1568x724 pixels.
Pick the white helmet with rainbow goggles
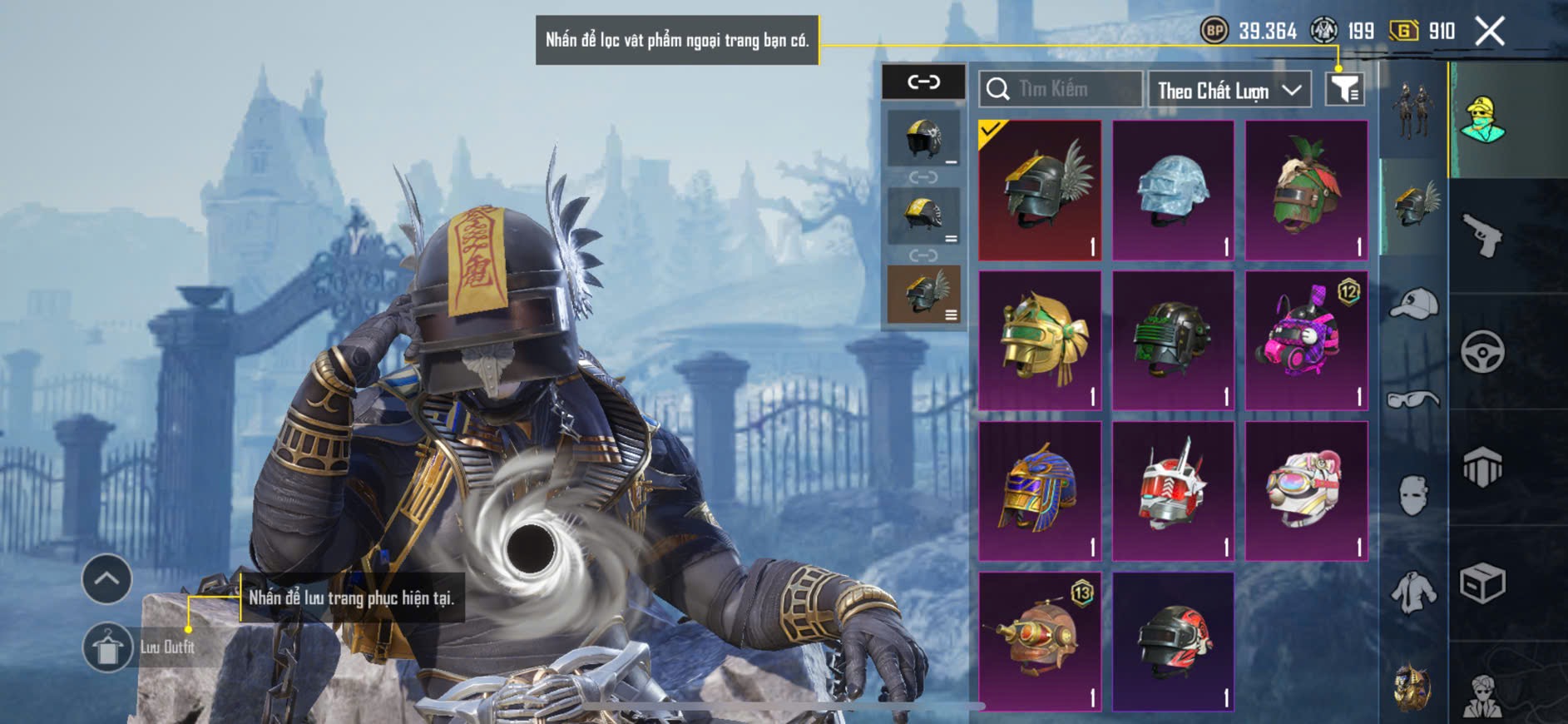click(1306, 491)
